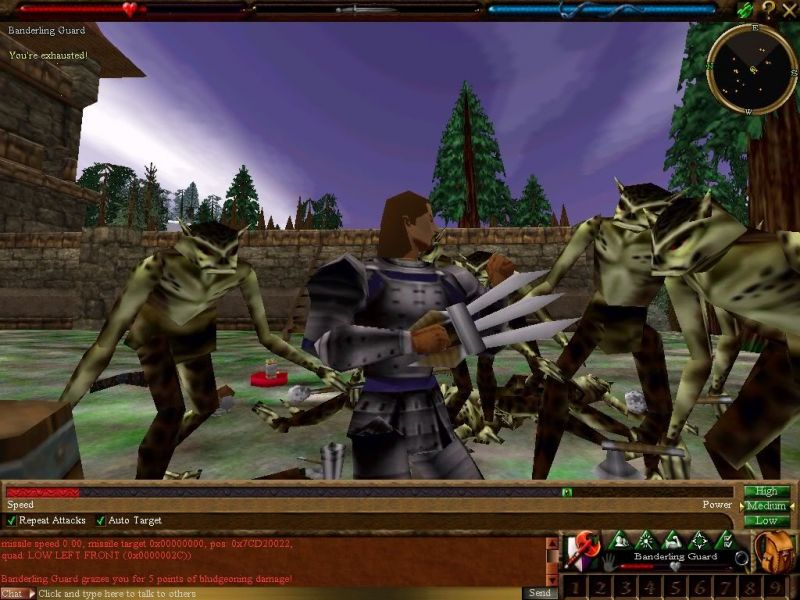This screenshot has width=800, height=600.
Task: Open the spell star wand panel
Action: tap(646, 541)
